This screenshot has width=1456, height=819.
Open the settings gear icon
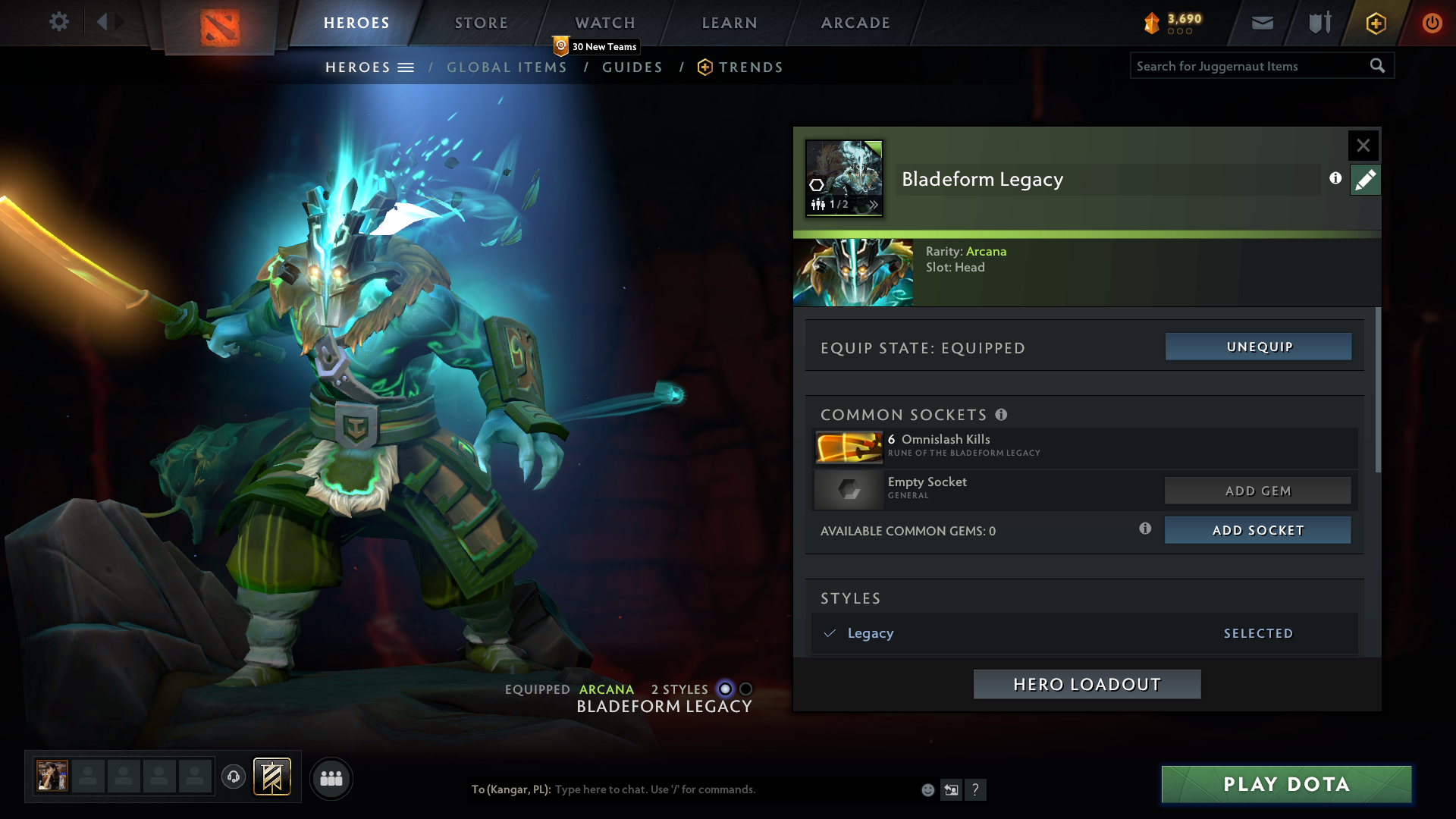click(59, 22)
